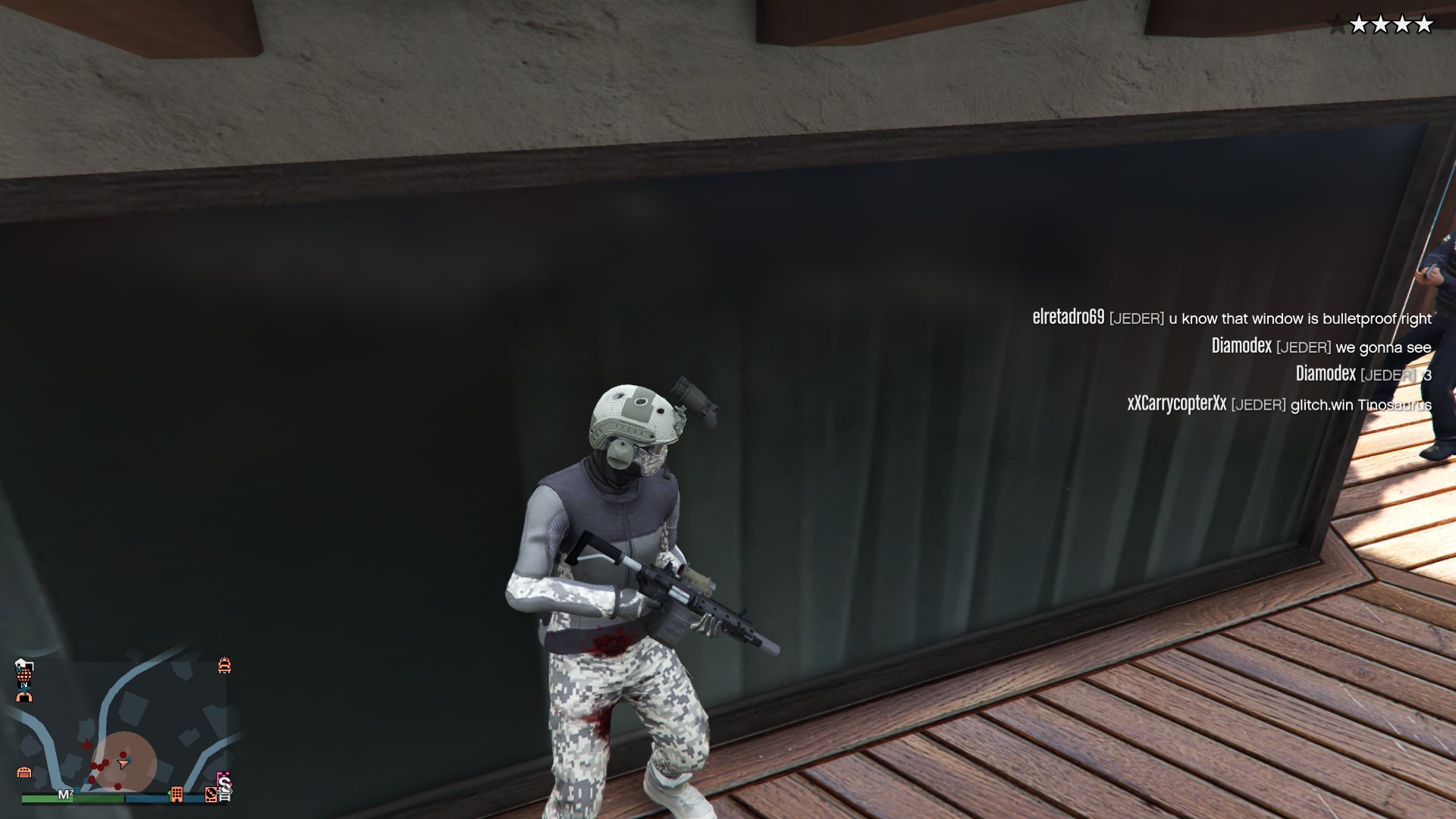The height and width of the screenshot is (819, 1456).
Task: Click the record turntable nightclub blip
Action: (212, 794)
